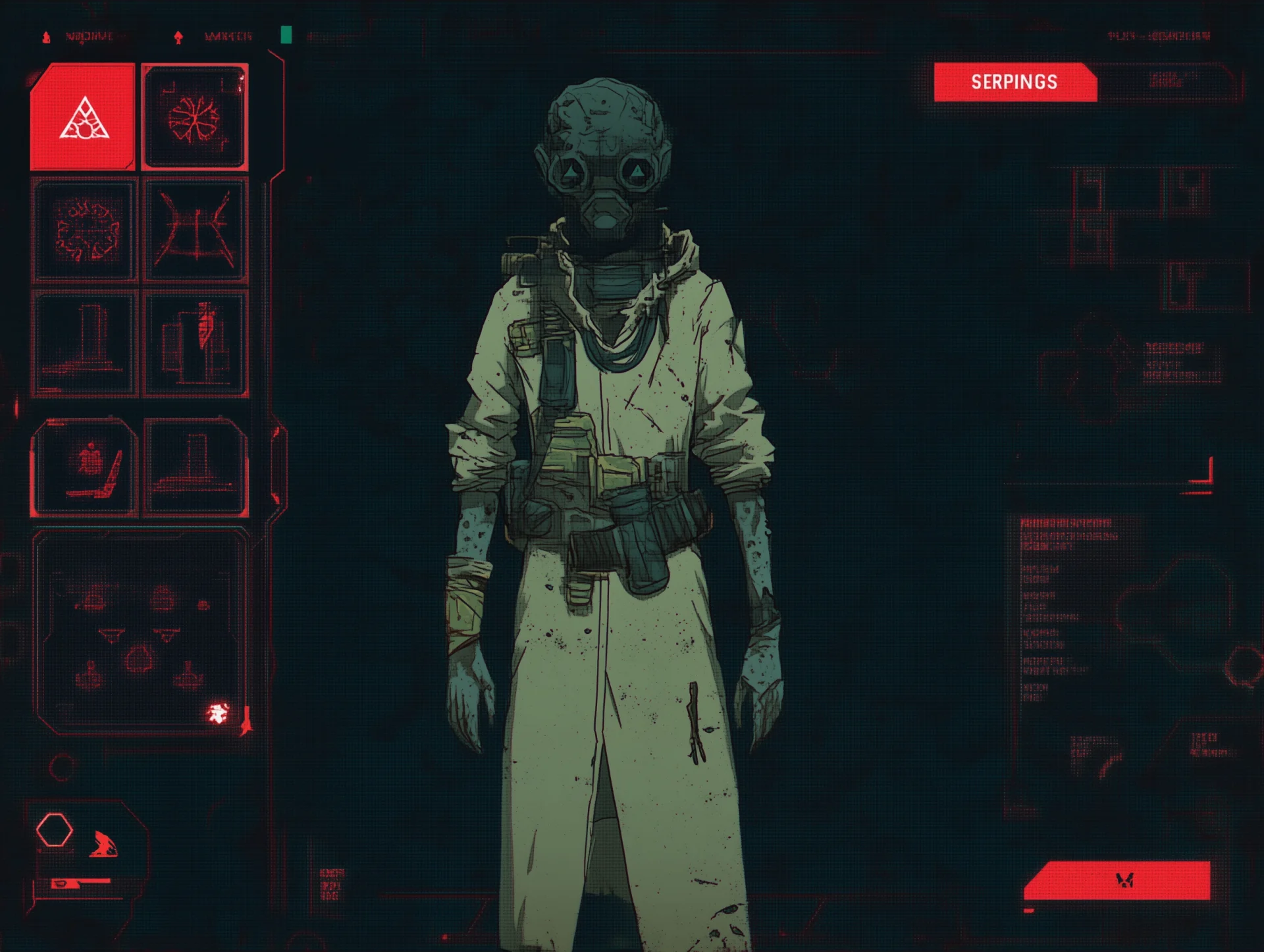
Task: Choose the figure with blade slot
Action: pos(86,466)
